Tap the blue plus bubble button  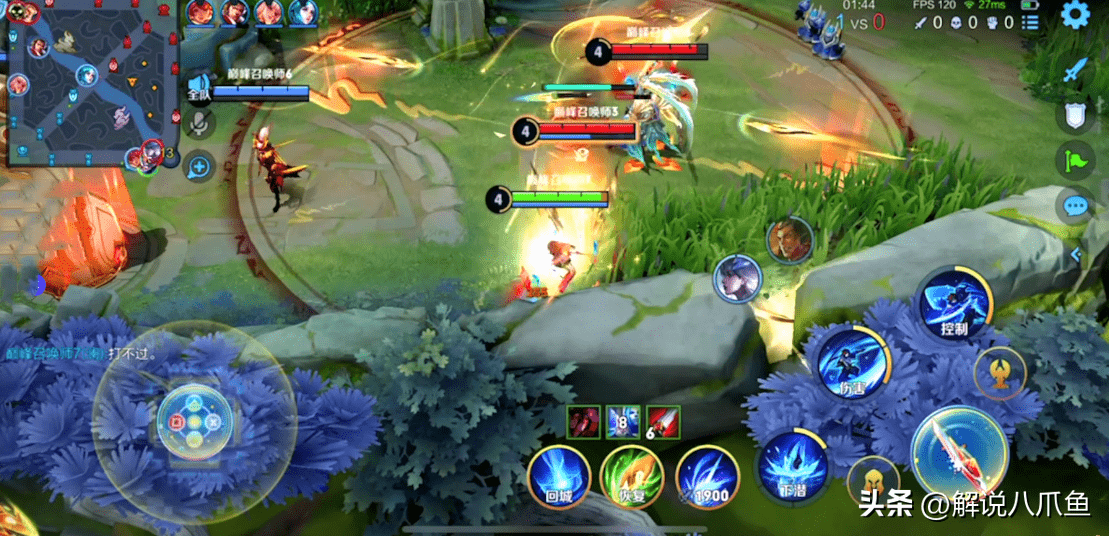[199, 166]
